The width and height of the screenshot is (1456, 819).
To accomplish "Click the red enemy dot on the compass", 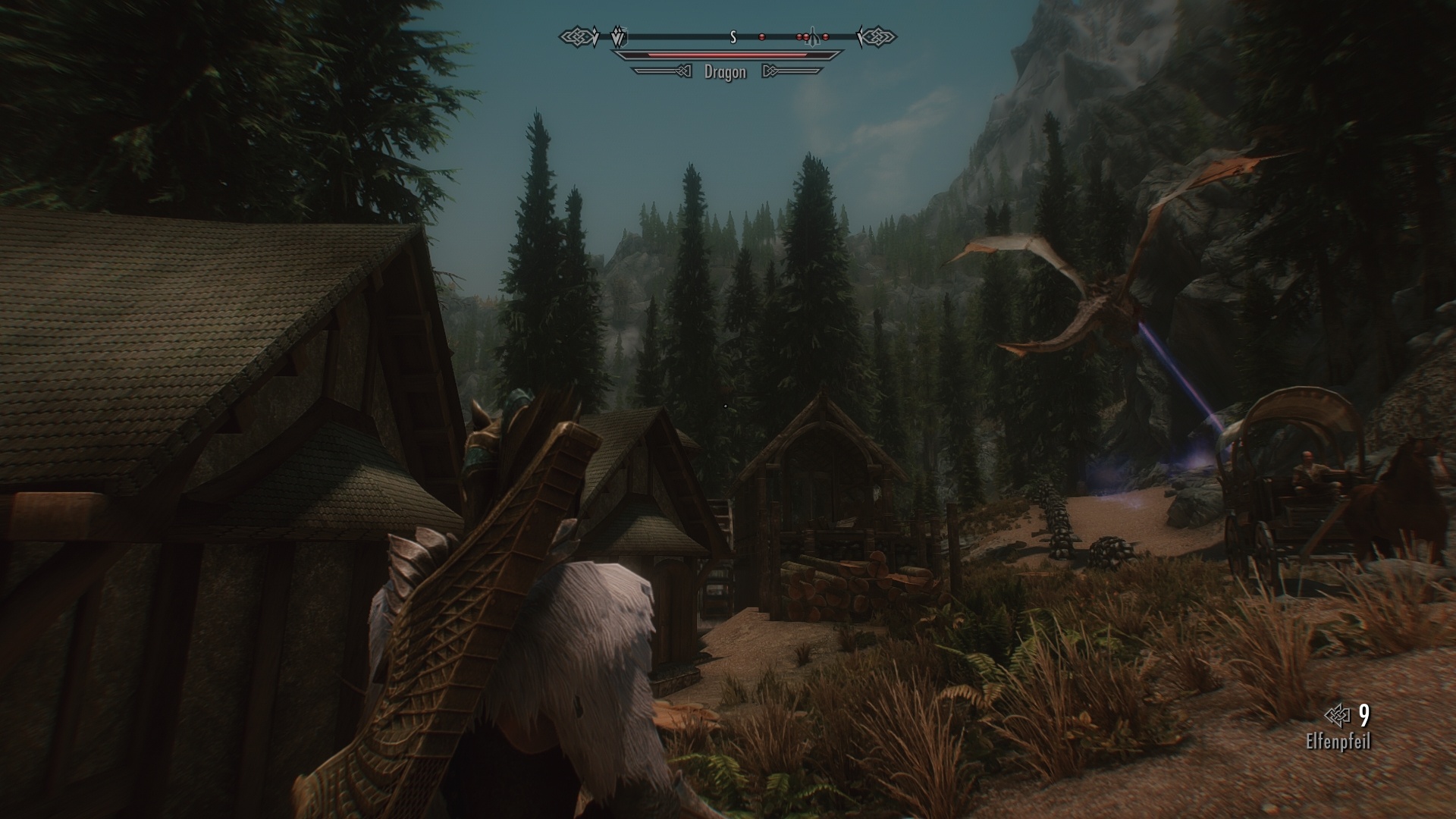I will (x=762, y=37).
